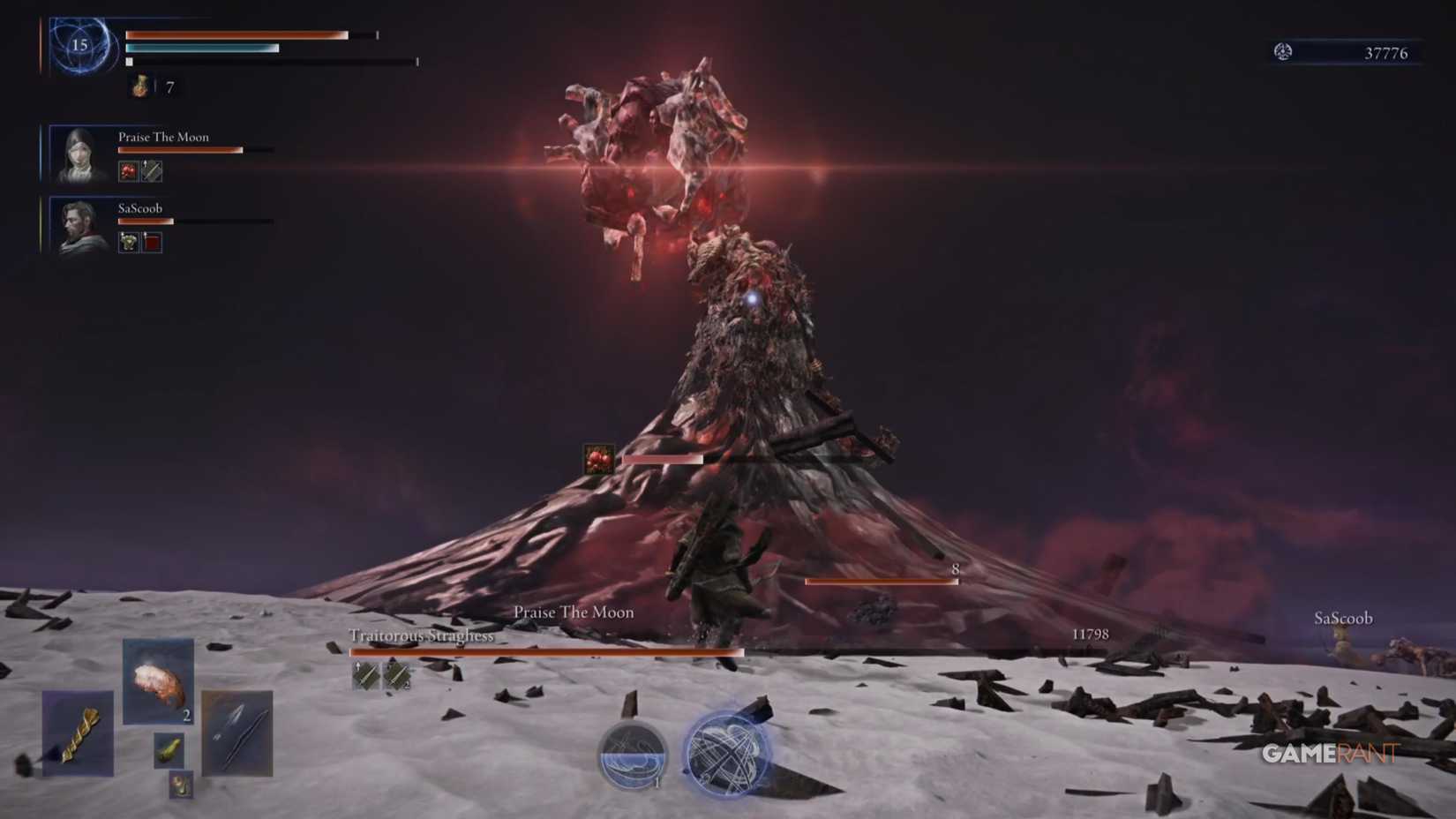Expand the second sword buff showing x2
Image resolution: width=1456 pixels, height=819 pixels.
[398, 675]
